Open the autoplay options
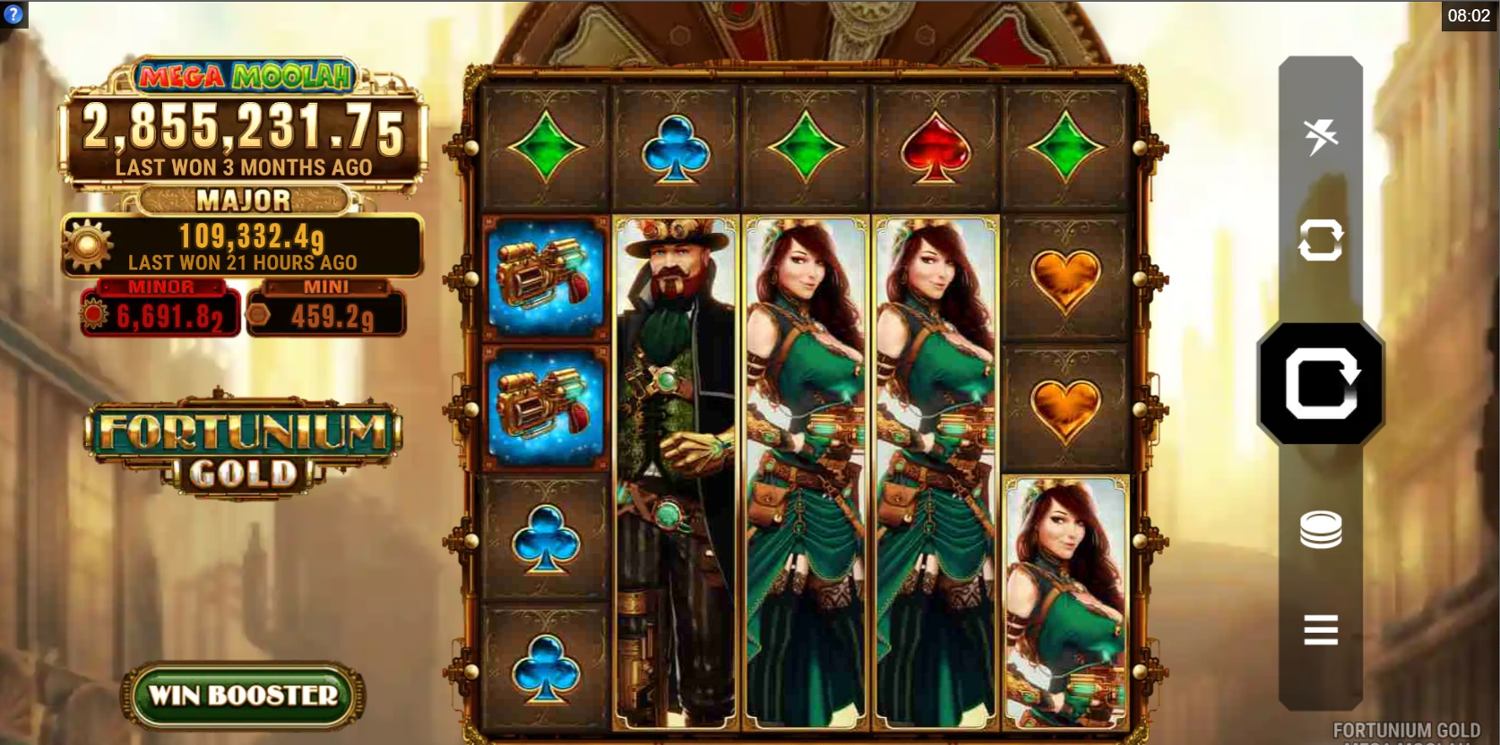The width and height of the screenshot is (1500, 745). 1320,241
